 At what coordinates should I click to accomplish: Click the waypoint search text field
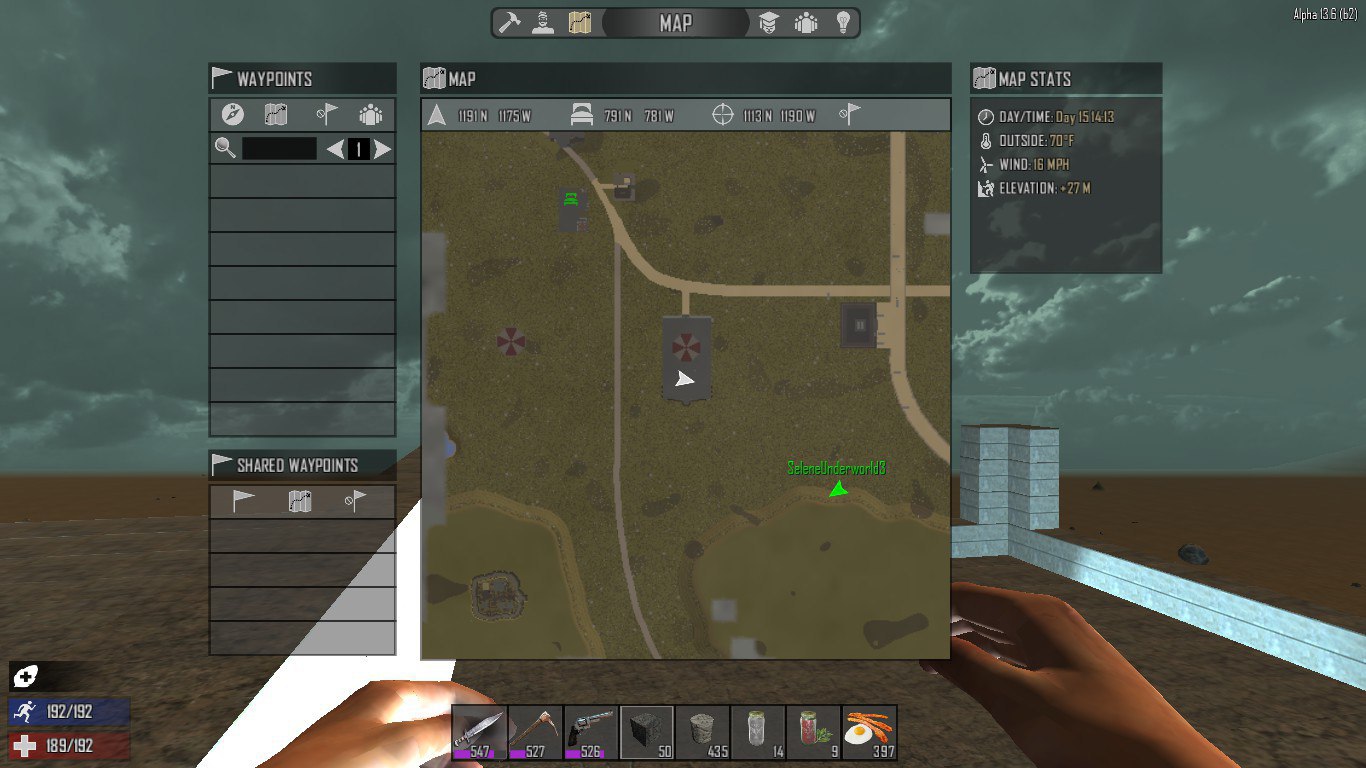(279, 149)
